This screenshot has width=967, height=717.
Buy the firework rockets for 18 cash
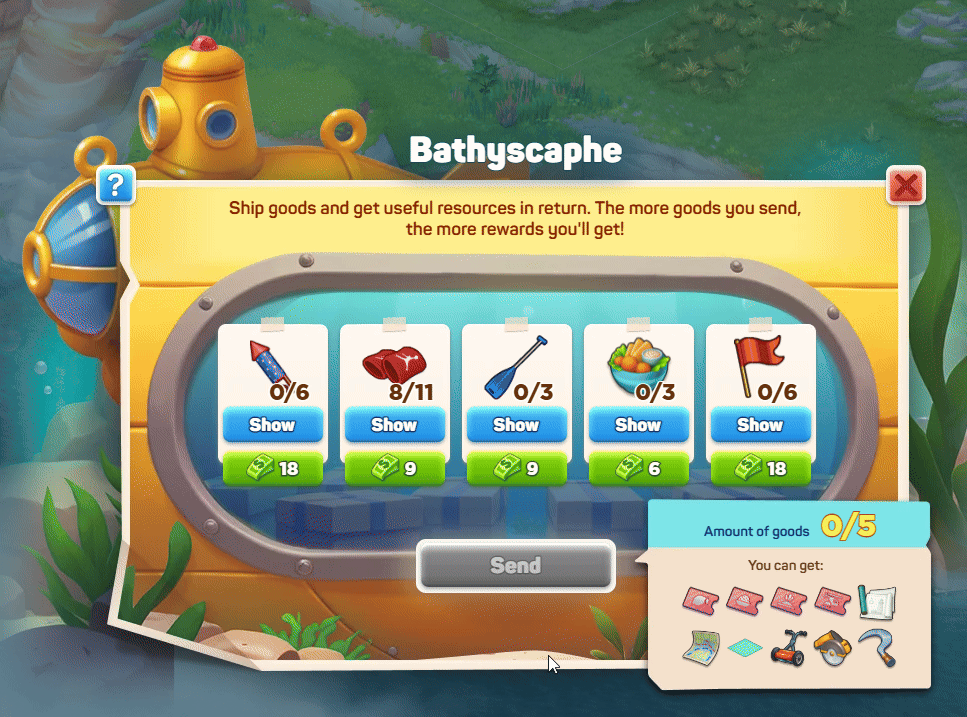[272, 468]
